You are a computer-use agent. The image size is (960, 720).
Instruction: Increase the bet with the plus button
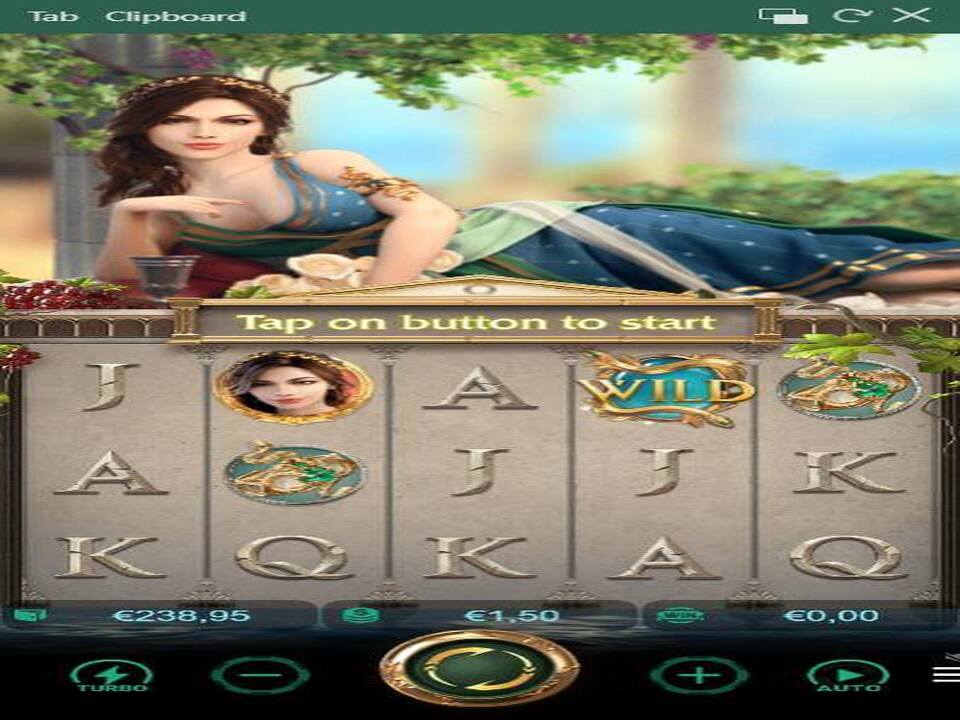point(699,675)
